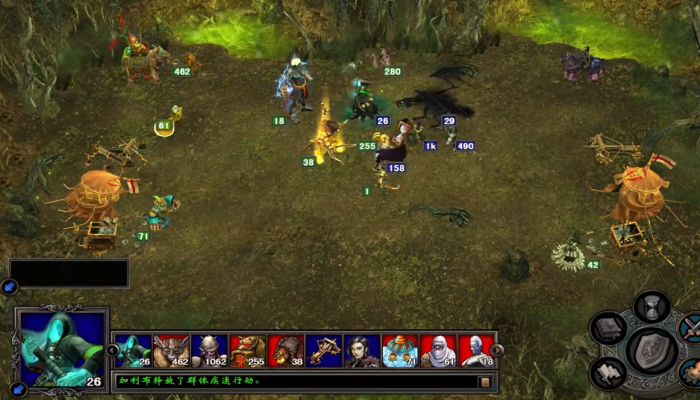Select the 61-stack white-hooded unit portrait

click(438, 351)
